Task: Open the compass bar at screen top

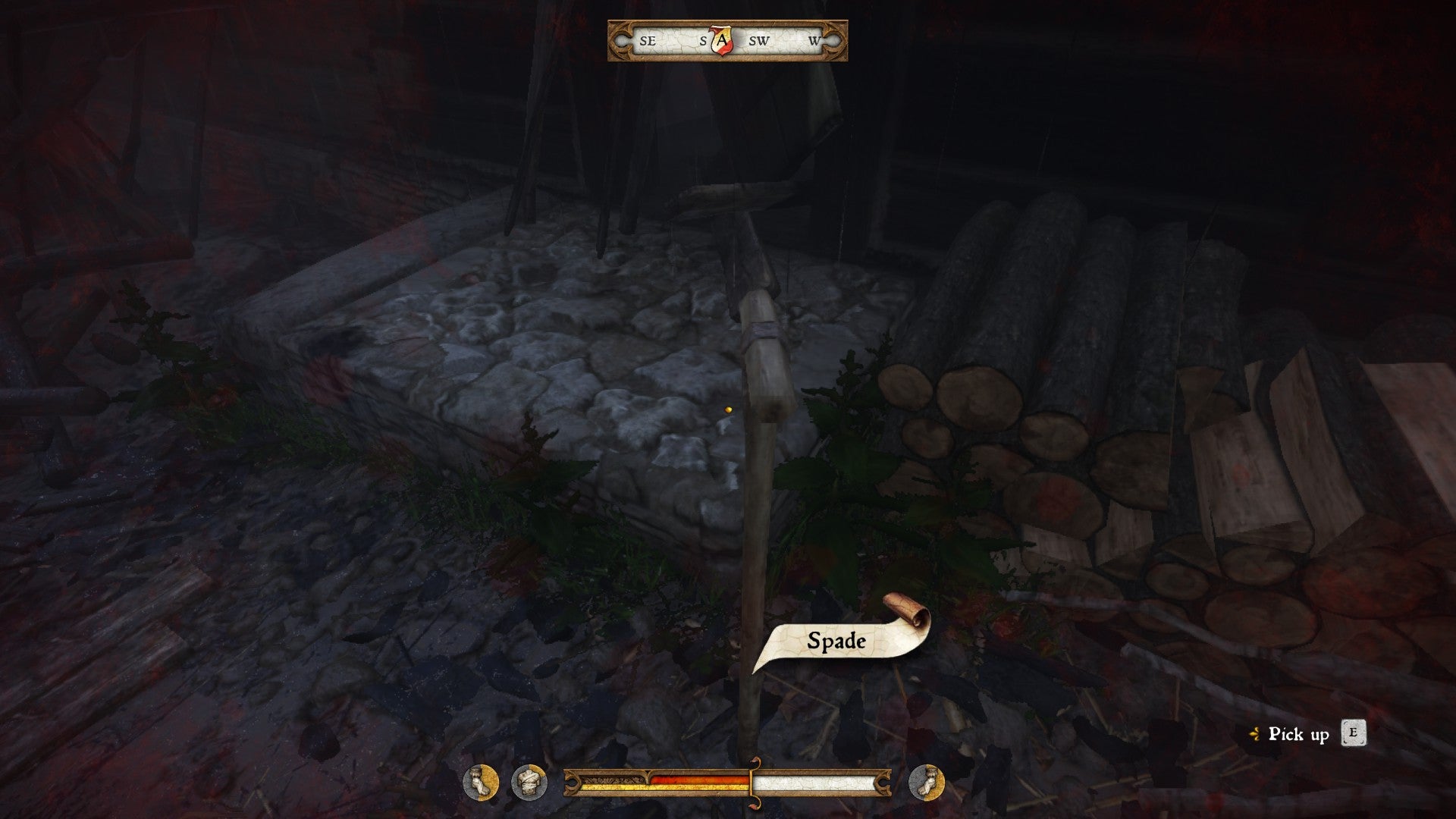Action: [x=724, y=42]
